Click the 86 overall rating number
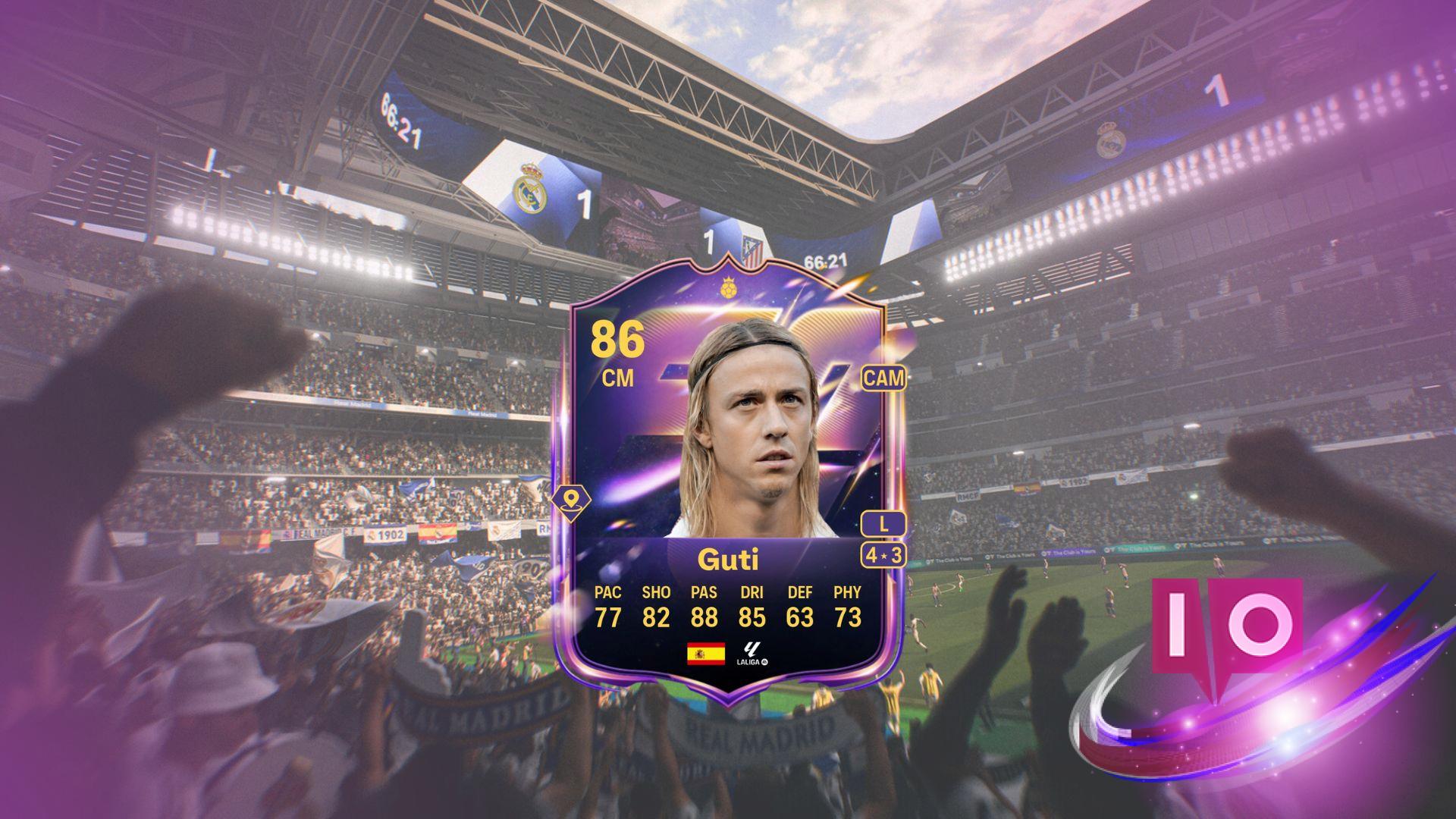The width and height of the screenshot is (1456, 819). click(620, 338)
